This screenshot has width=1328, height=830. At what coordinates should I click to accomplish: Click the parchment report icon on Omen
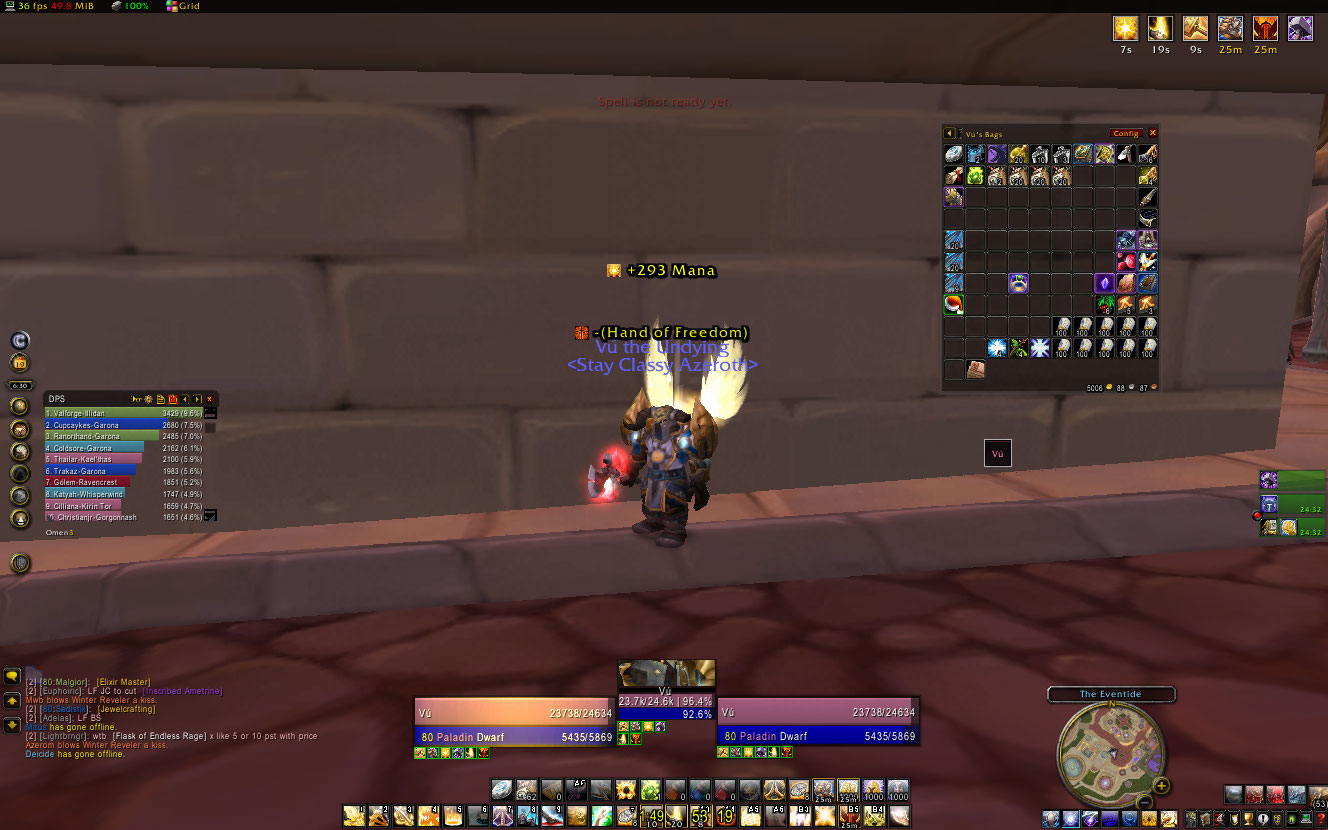click(x=161, y=399)
